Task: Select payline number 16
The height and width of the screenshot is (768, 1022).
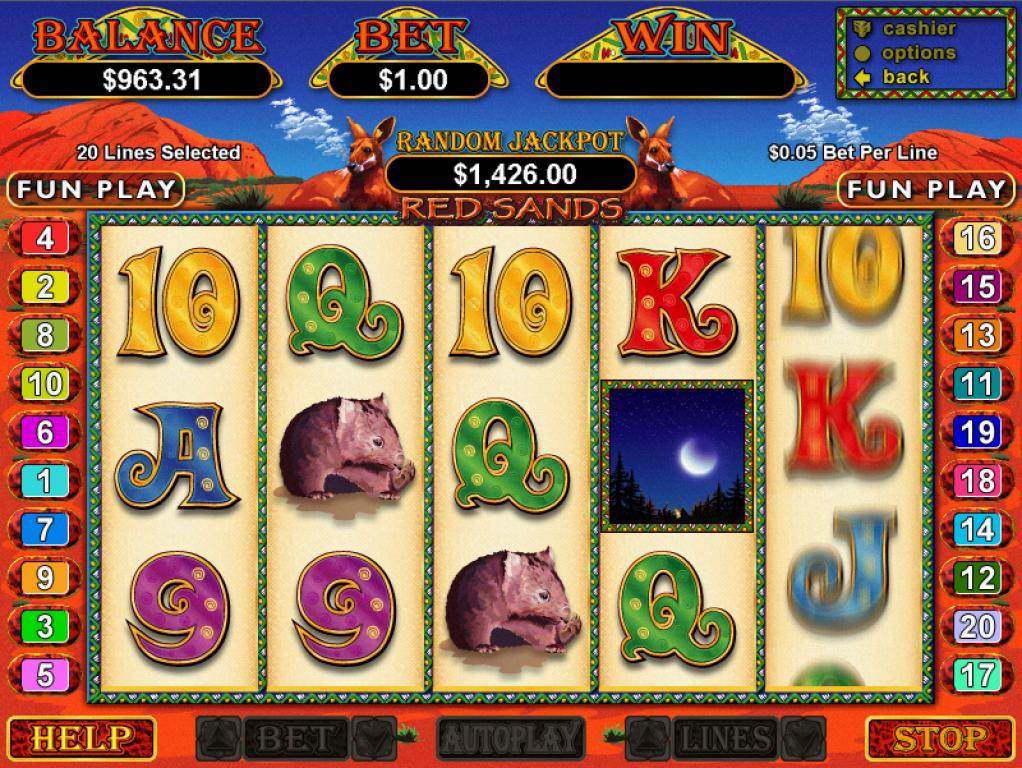Action: [x=976, y=239]
